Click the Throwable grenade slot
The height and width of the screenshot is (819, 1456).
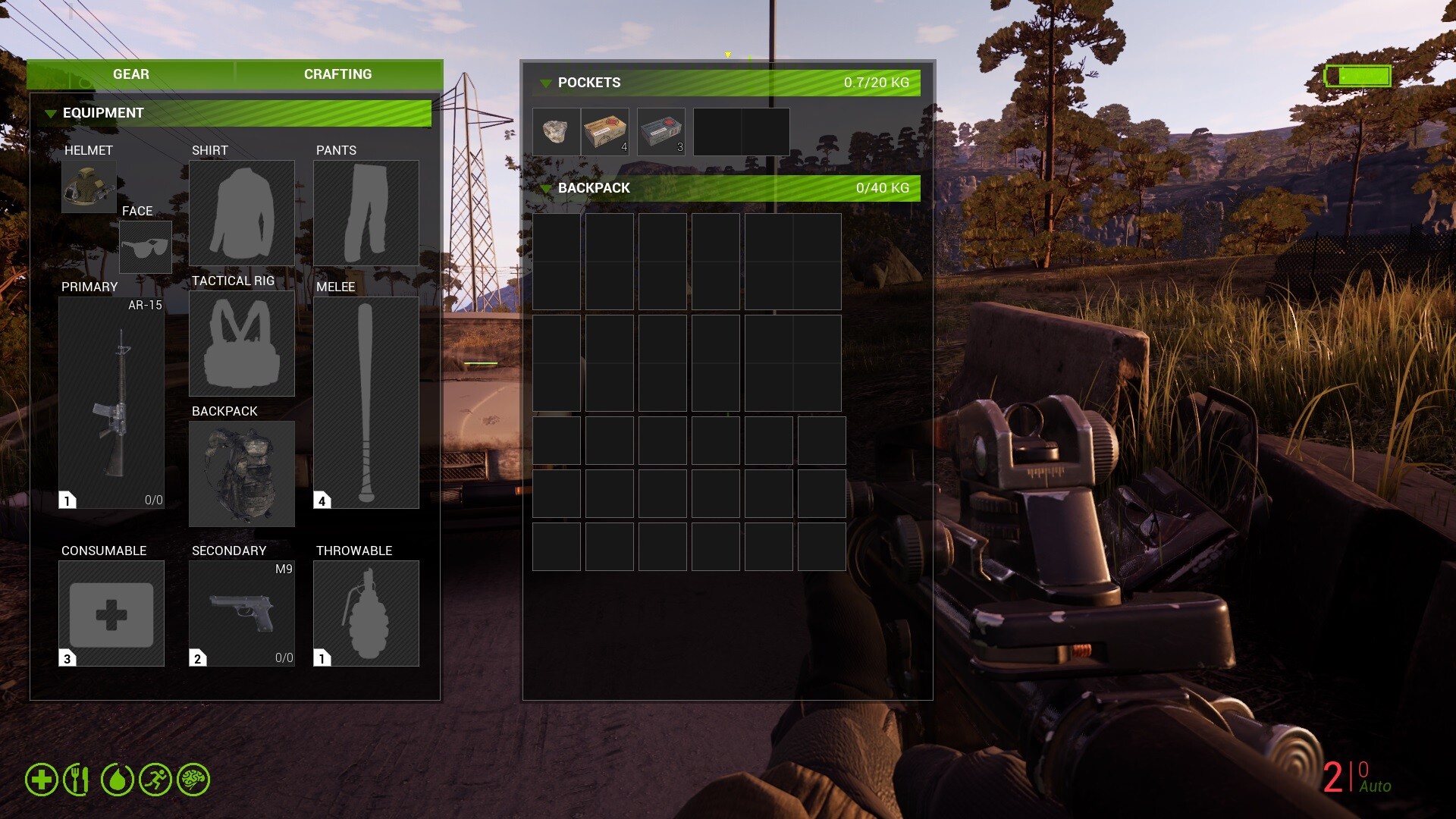click(366, 613)
